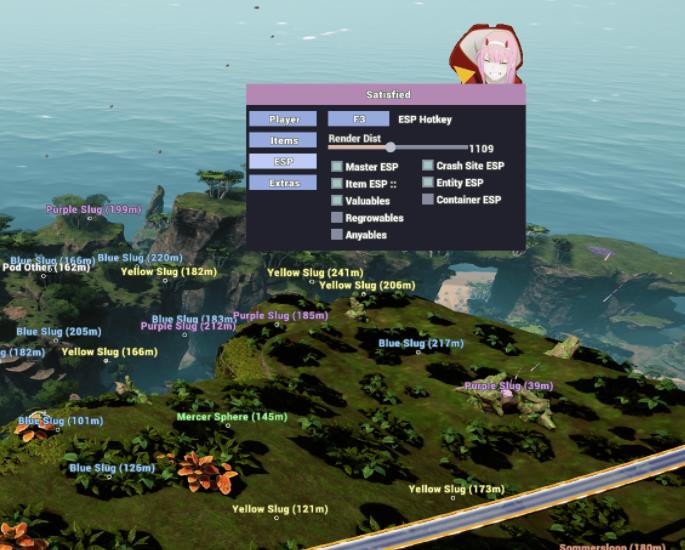Click the F3 ESP hotkey button
The width and height of the screenshot is (685, 550).
tap(359, 119)
